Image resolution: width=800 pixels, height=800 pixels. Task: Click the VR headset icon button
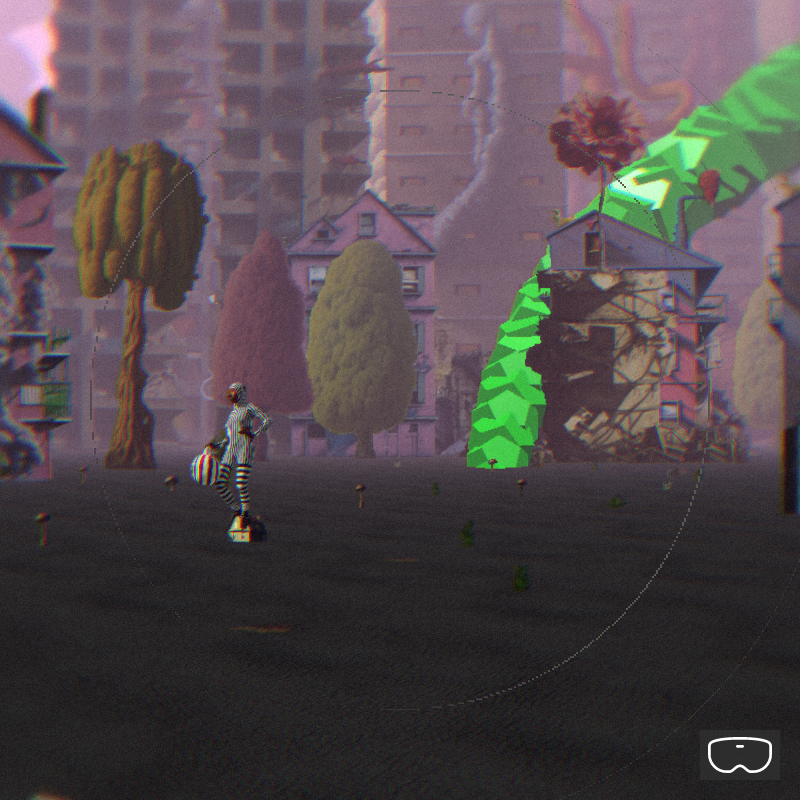(739, 755)
